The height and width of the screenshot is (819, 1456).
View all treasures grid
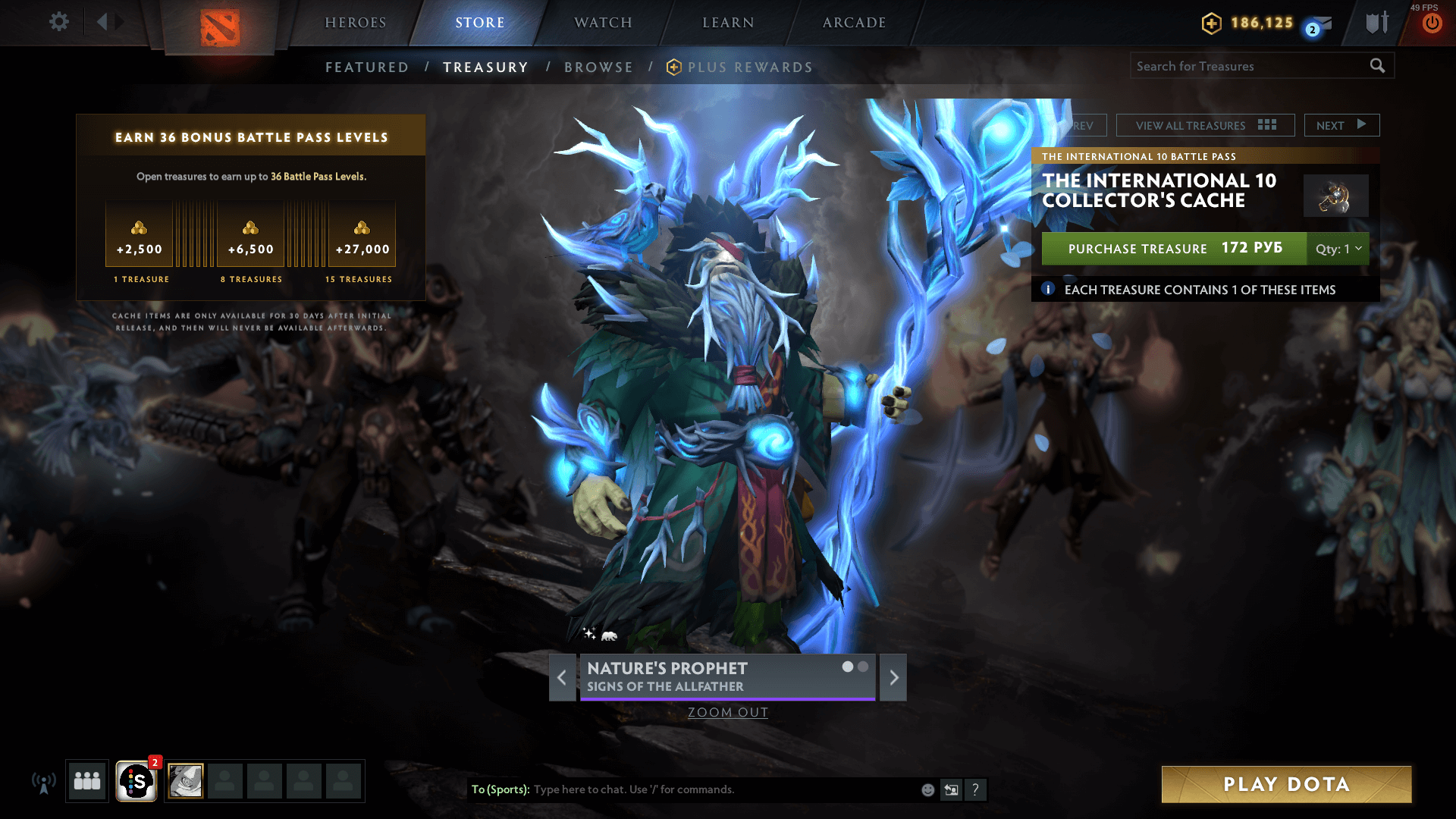(x=1205, y=125)
